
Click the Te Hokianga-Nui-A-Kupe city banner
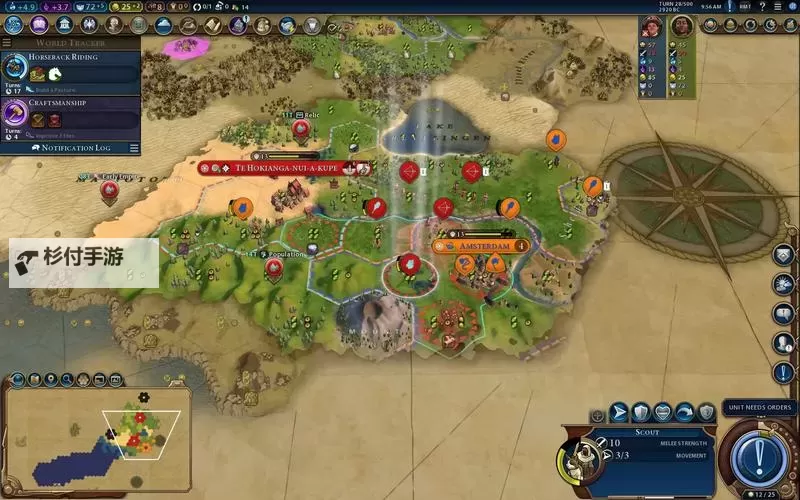coord(285,168)
